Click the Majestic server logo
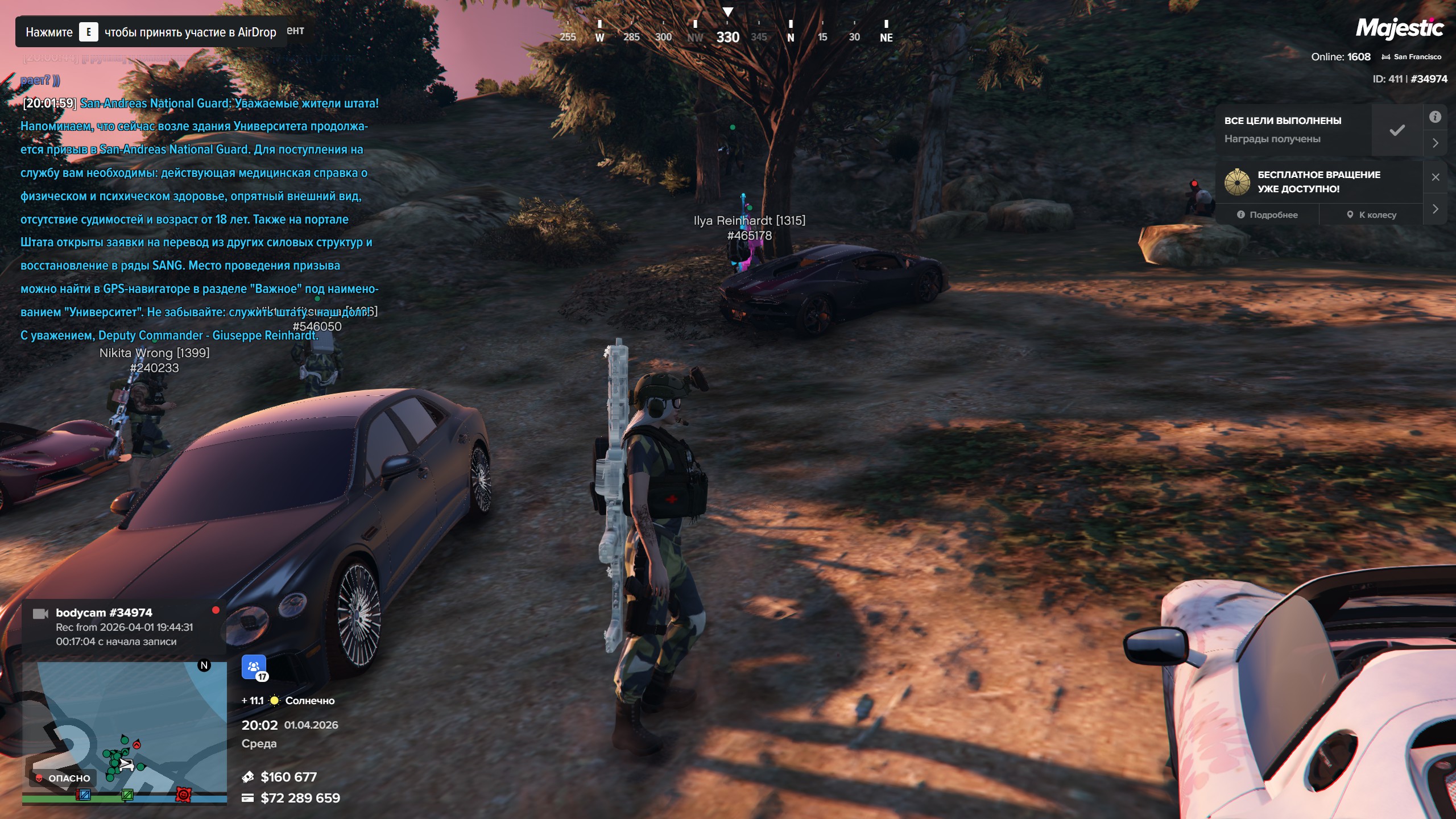Screen dimensions: 1456x819 pos(1399,28)
